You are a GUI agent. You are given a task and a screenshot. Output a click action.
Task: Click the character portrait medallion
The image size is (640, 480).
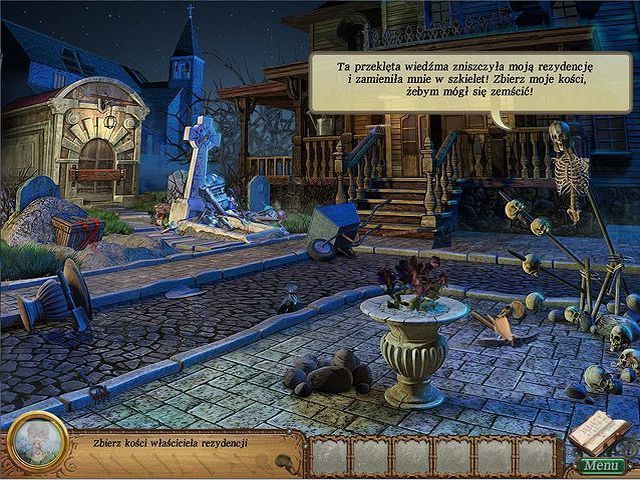[x=37, y=441]
